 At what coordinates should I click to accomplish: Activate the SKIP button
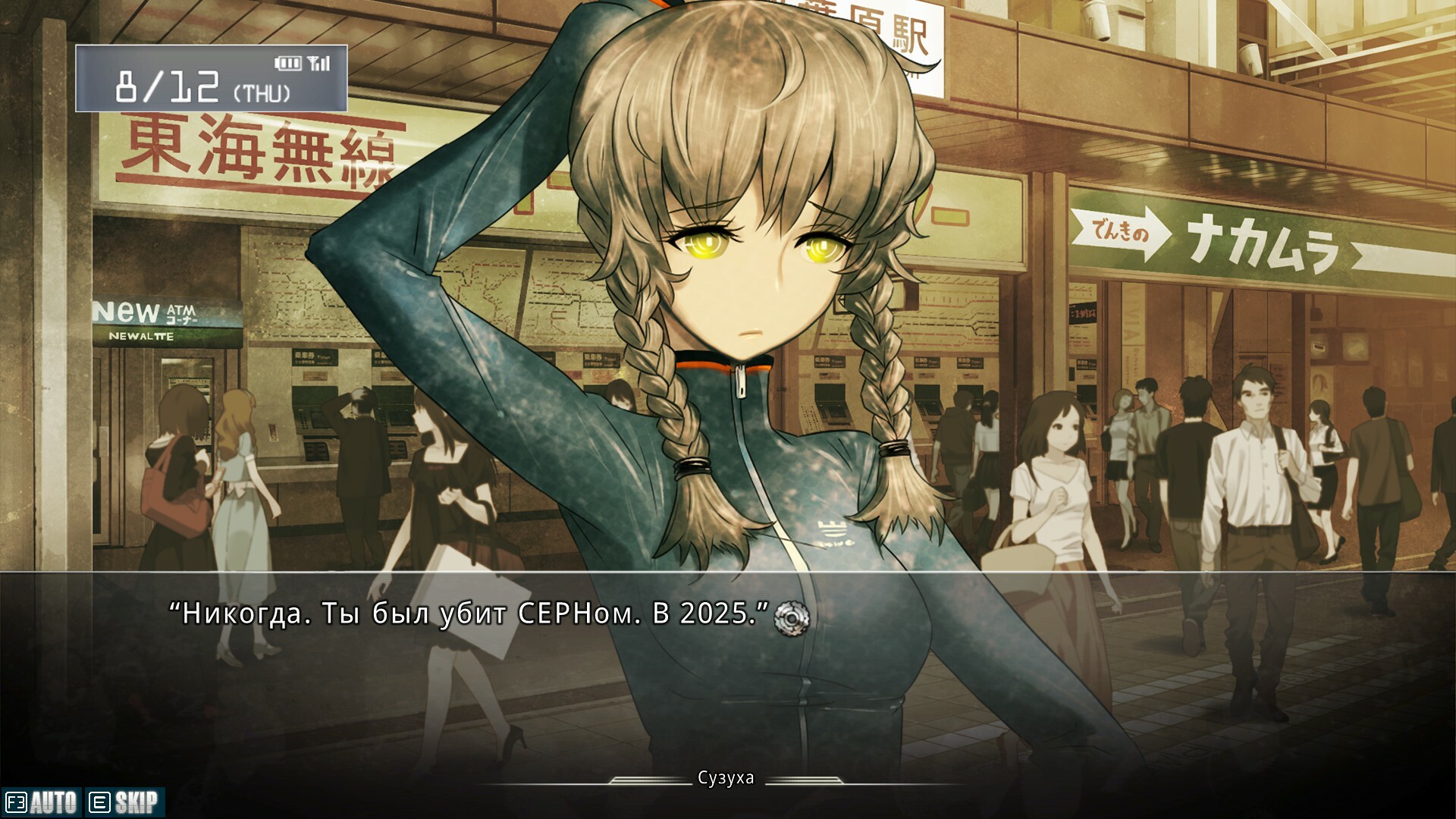tap(124, 802)
